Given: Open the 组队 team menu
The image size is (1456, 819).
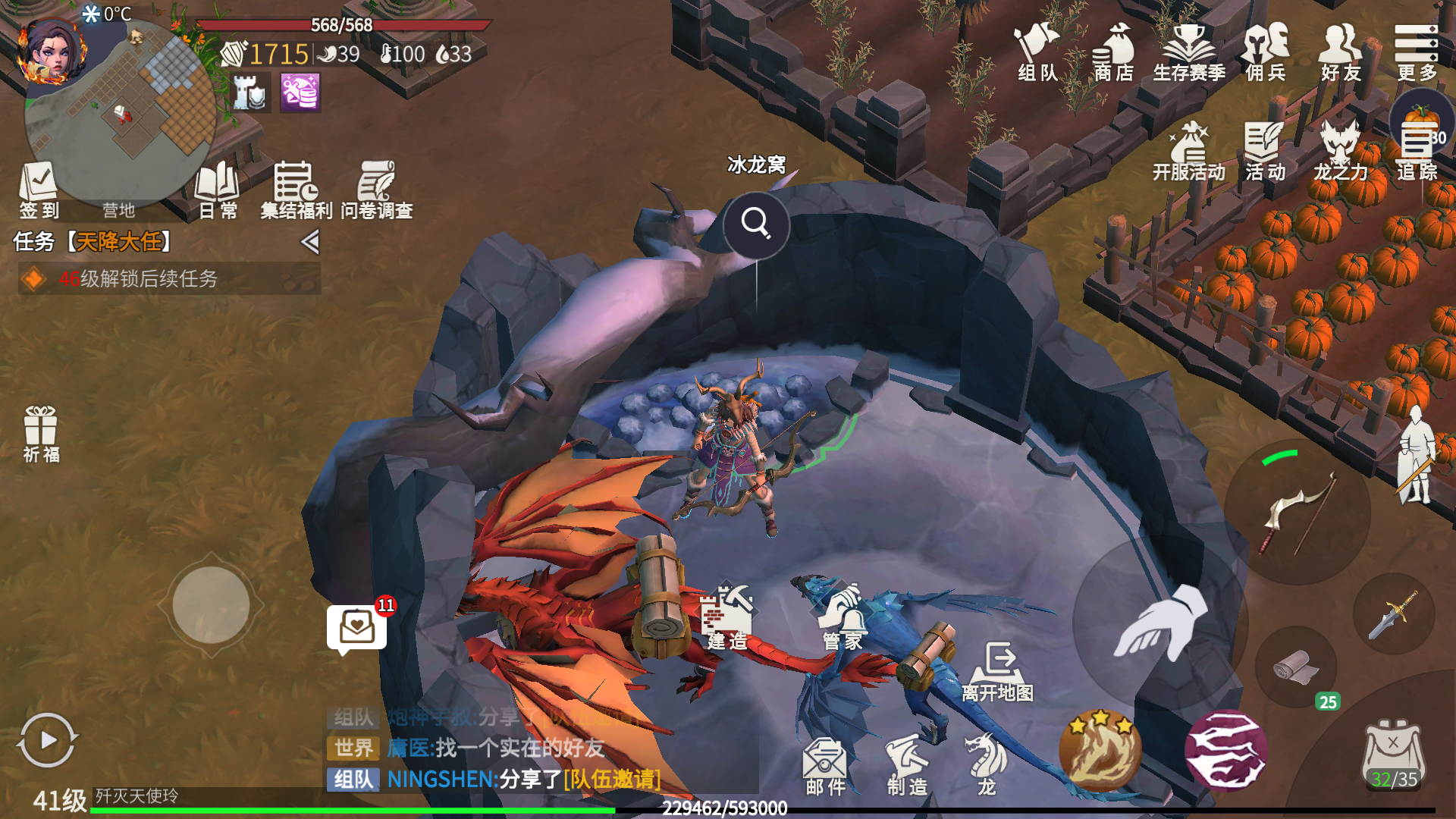Looking at the screenshot, I should coord(1037,52).
